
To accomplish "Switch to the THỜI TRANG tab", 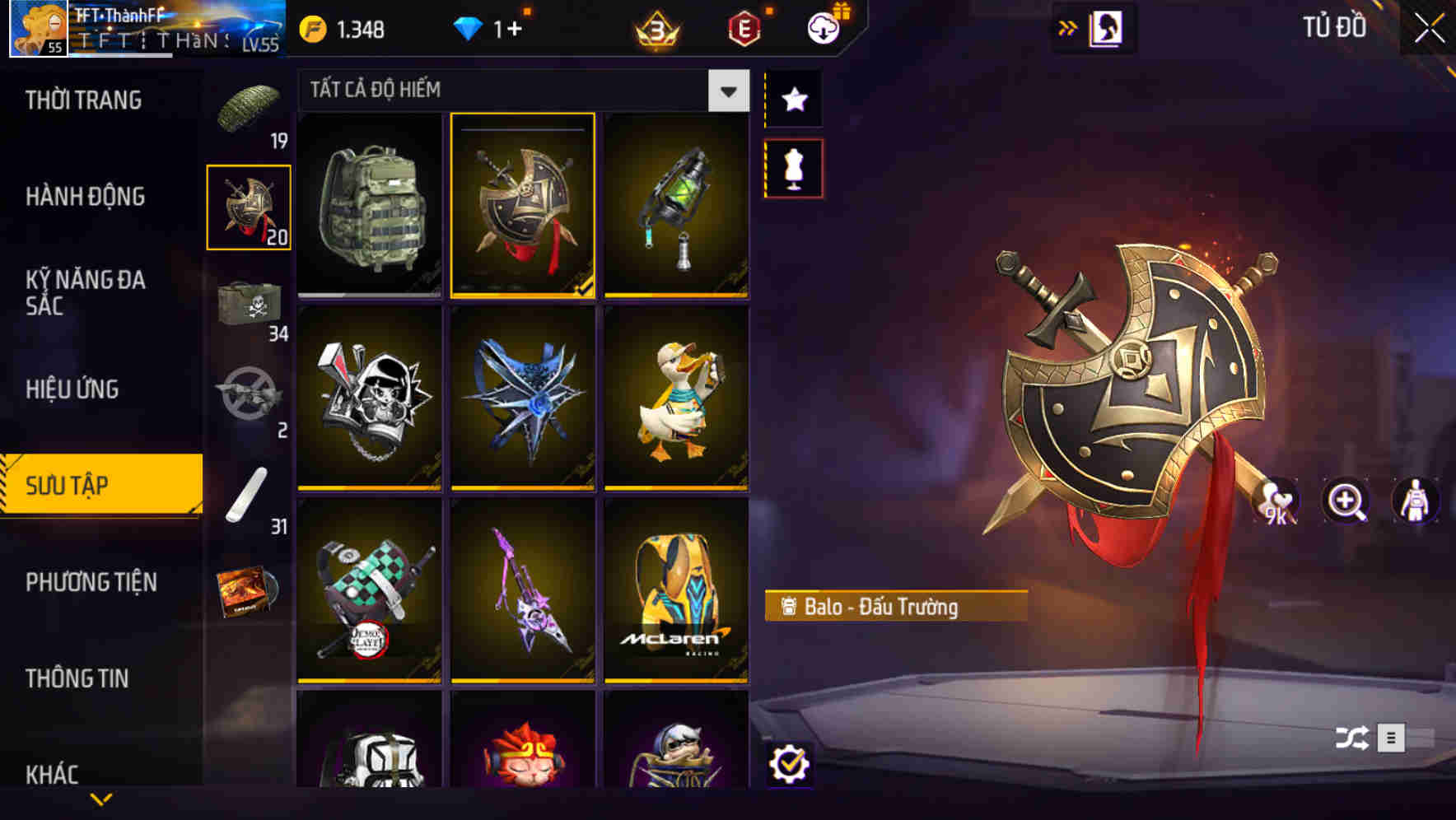I will pos(82,100).
